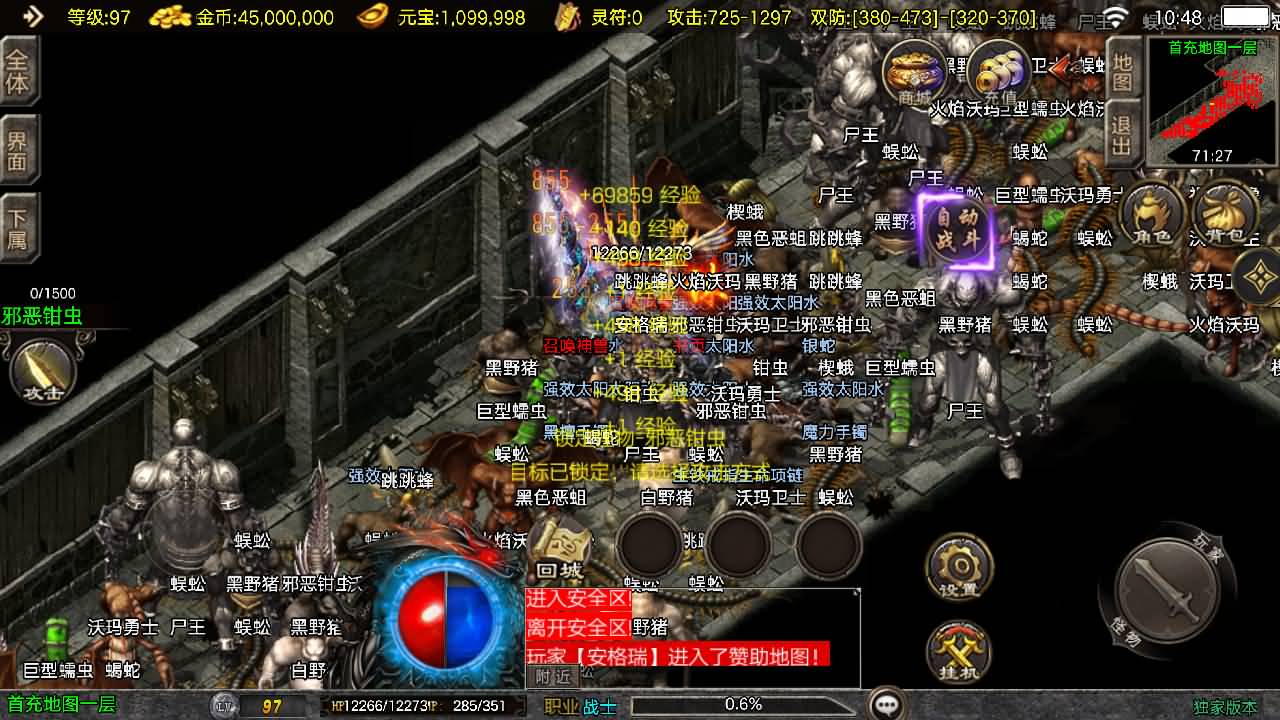Open the 商城 shop icon
The width and height of the screenshot is (1280, 720).
click(x=915, y=72)
